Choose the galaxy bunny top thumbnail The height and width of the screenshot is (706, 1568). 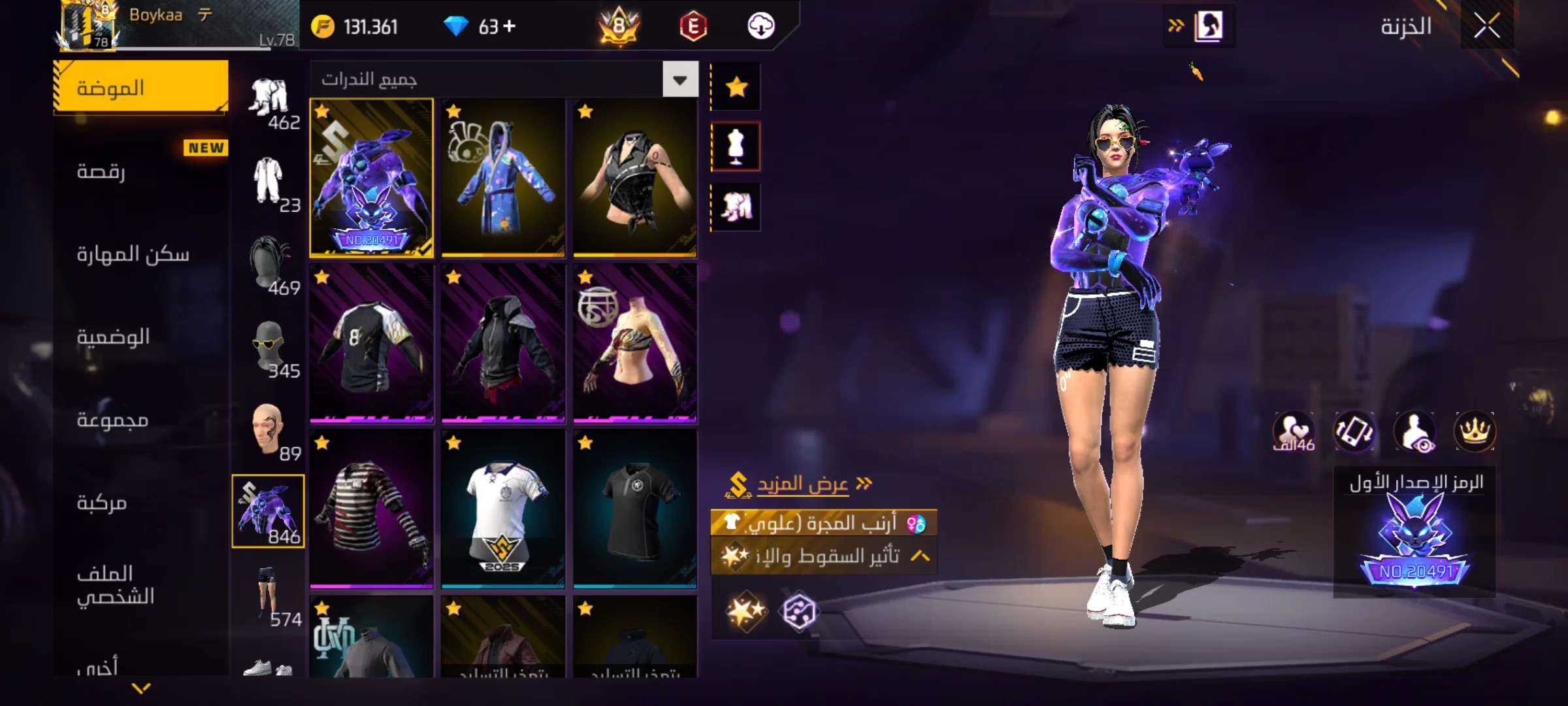(371, 177)
